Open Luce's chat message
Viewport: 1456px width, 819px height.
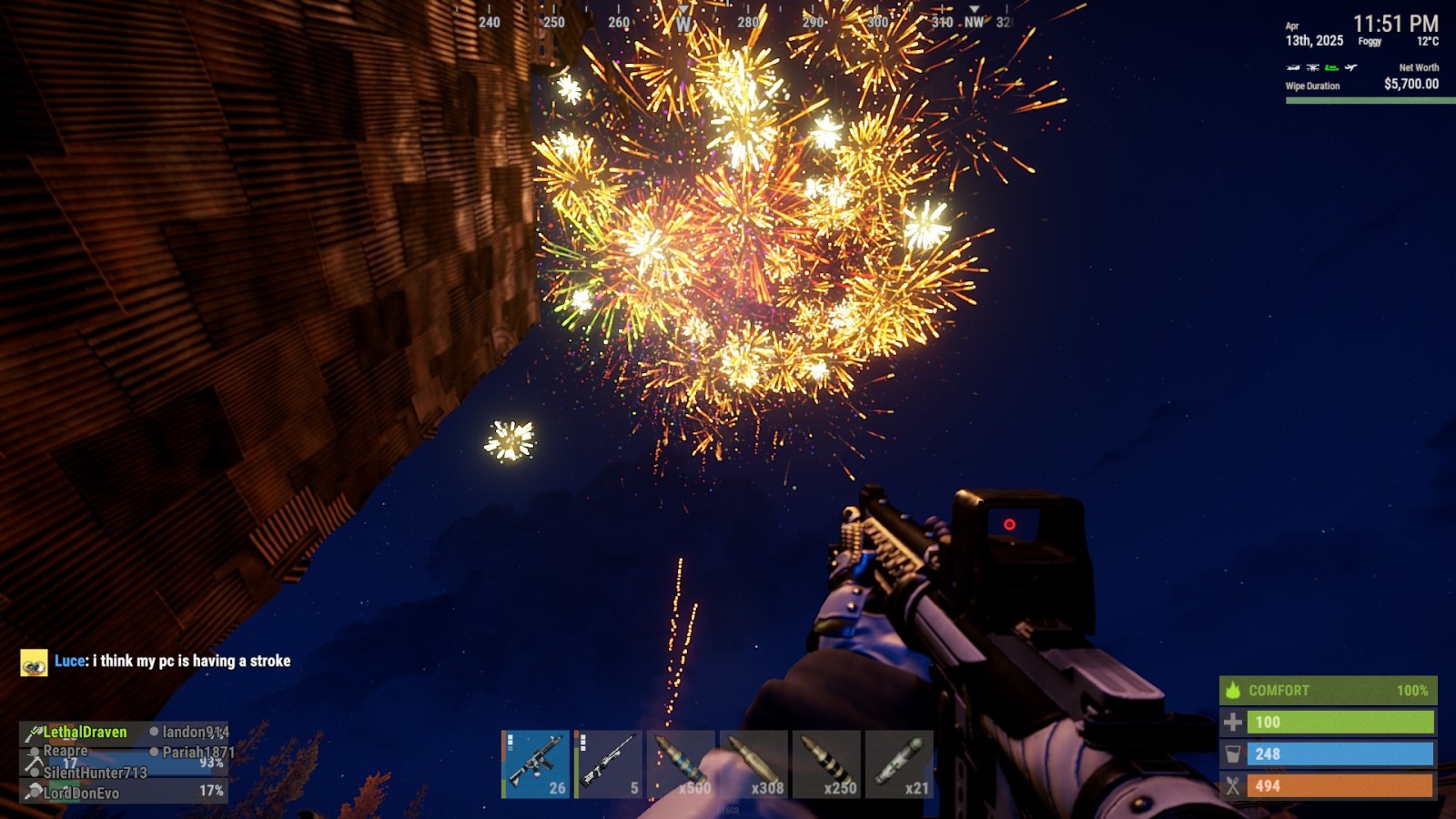click(x=191, y=662)
